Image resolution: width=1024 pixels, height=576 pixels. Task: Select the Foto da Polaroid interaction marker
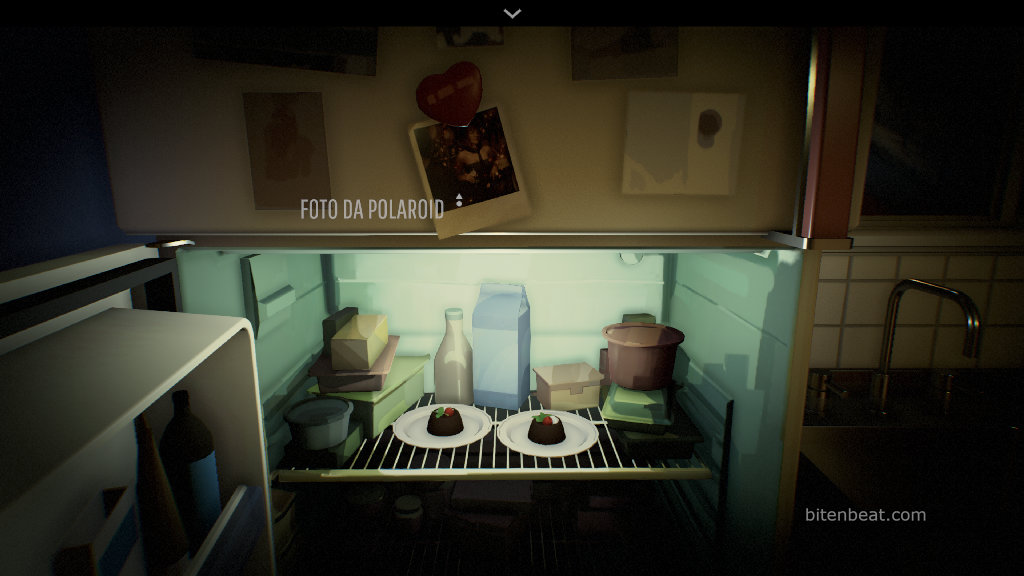(x=459, y=200)
